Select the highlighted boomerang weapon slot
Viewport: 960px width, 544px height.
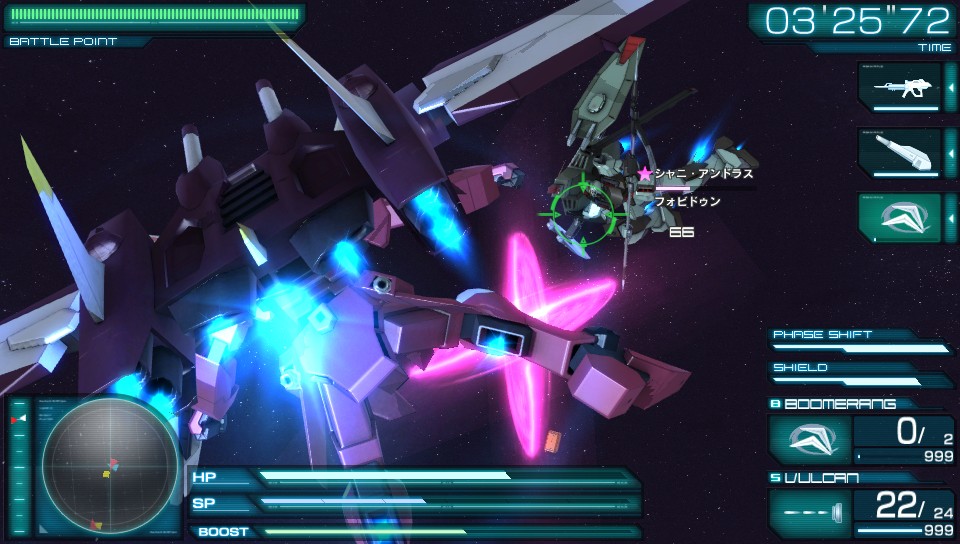point(899,217)
